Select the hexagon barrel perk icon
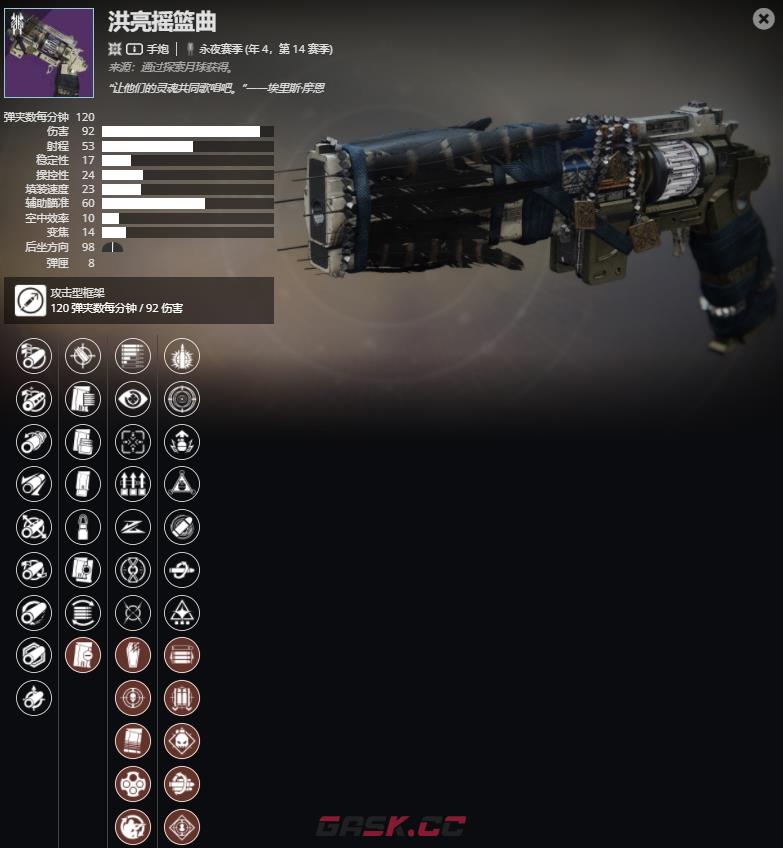The width and height of the screenshot is (783, 848). 34,656
